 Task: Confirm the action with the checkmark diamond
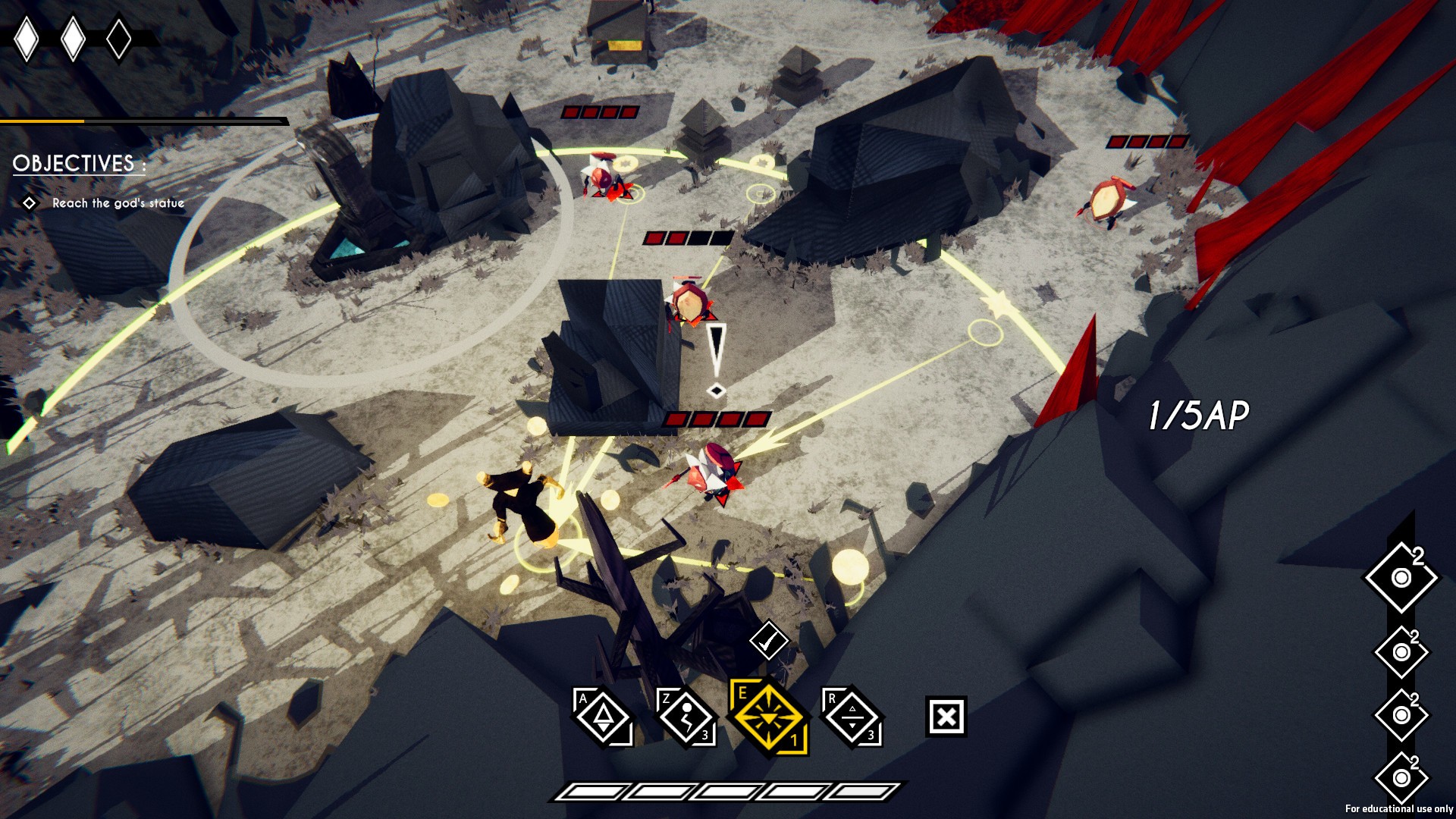coord(768,642)
